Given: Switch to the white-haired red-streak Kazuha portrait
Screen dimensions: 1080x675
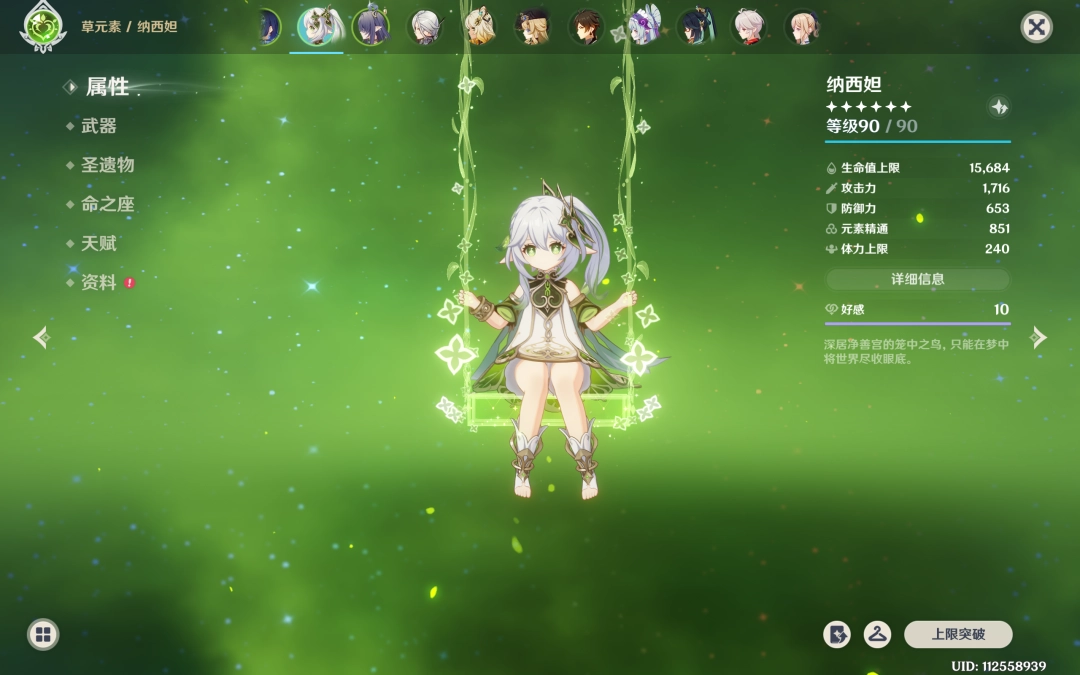Looking at the screenshot, I should pos(748,27).
